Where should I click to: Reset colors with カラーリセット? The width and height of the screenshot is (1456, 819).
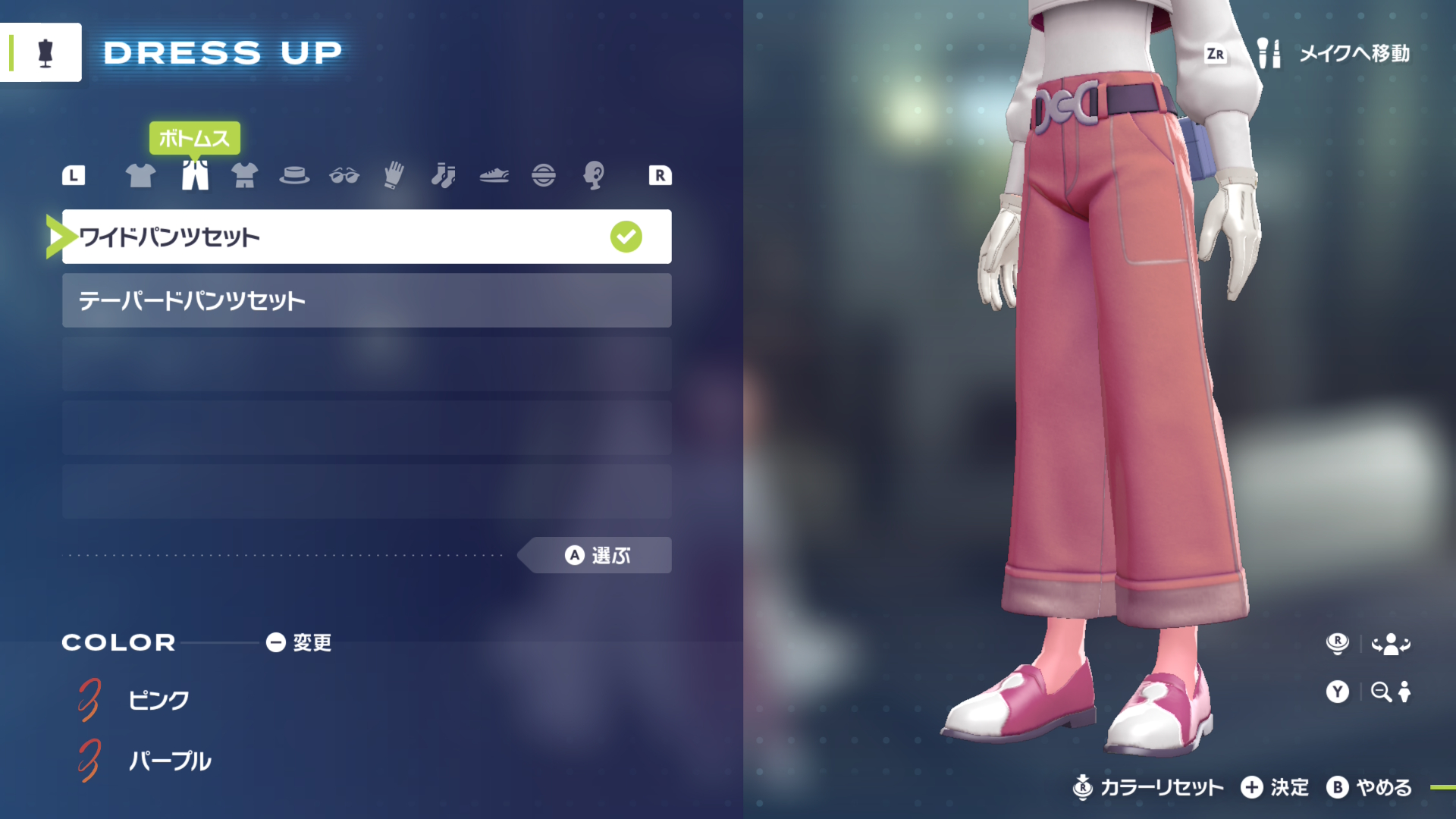pos(1149,788)
